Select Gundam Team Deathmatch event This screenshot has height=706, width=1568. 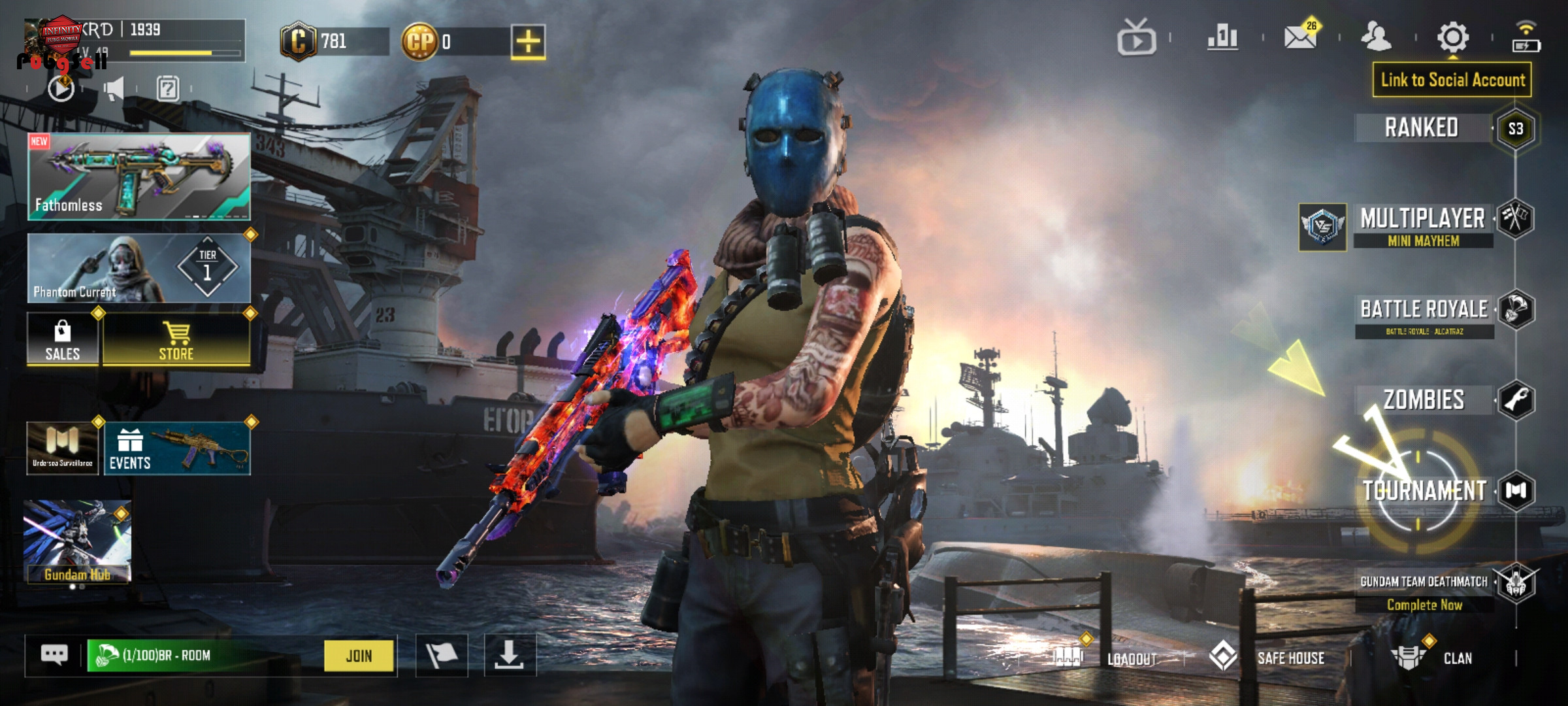[x=1424, y=588]
